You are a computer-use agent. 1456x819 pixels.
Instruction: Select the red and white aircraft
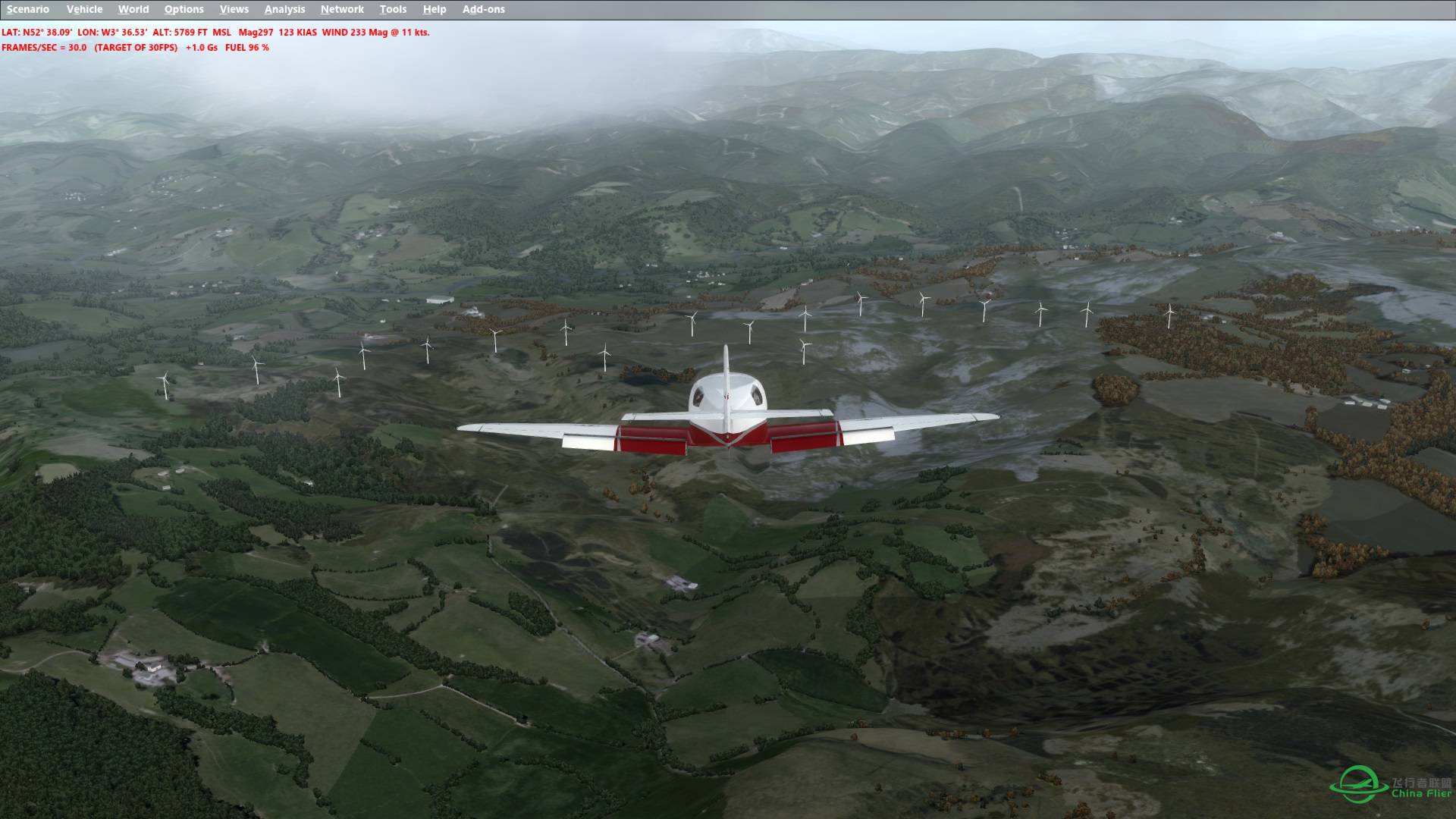click(726, 409)
